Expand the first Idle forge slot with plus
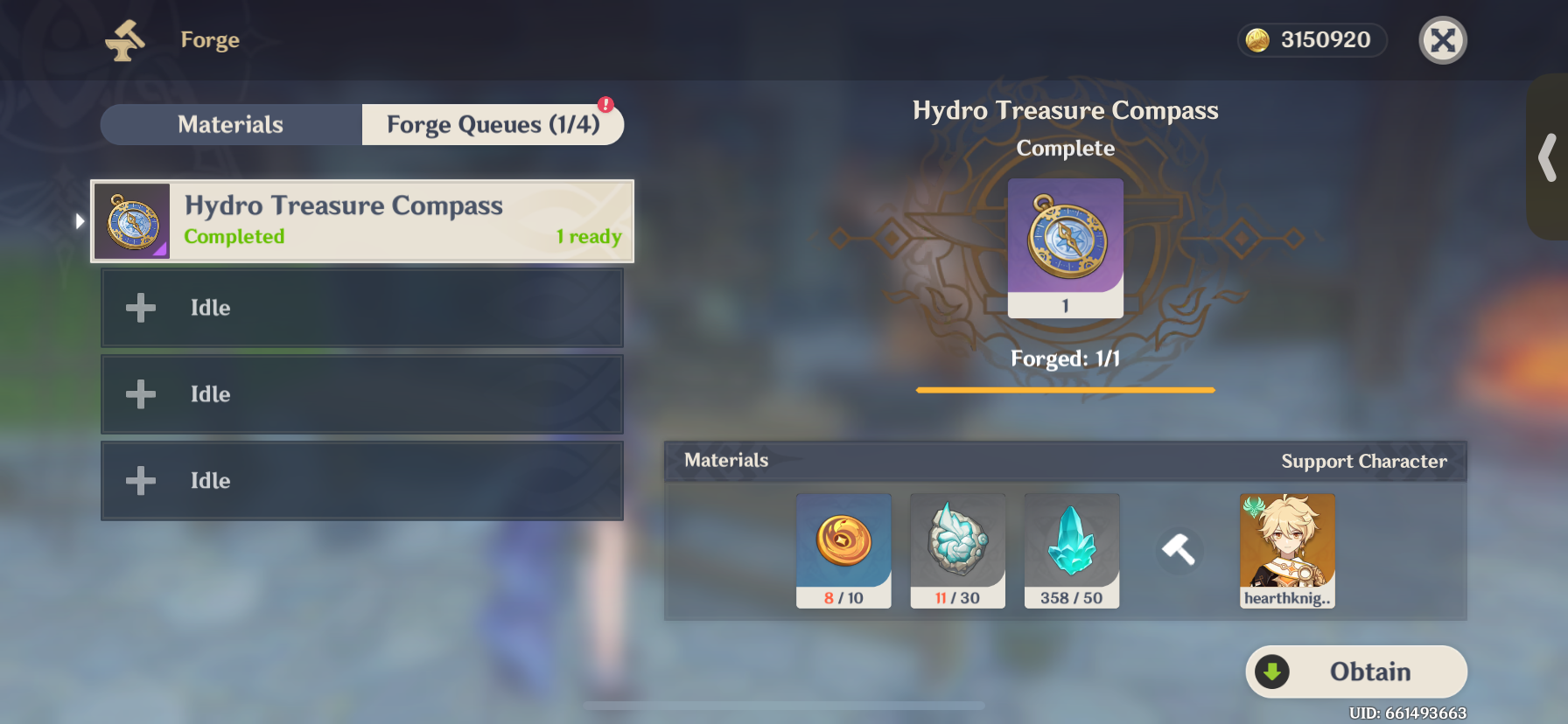This screenshot has width=1568, height=724. (x=361, y=308)
